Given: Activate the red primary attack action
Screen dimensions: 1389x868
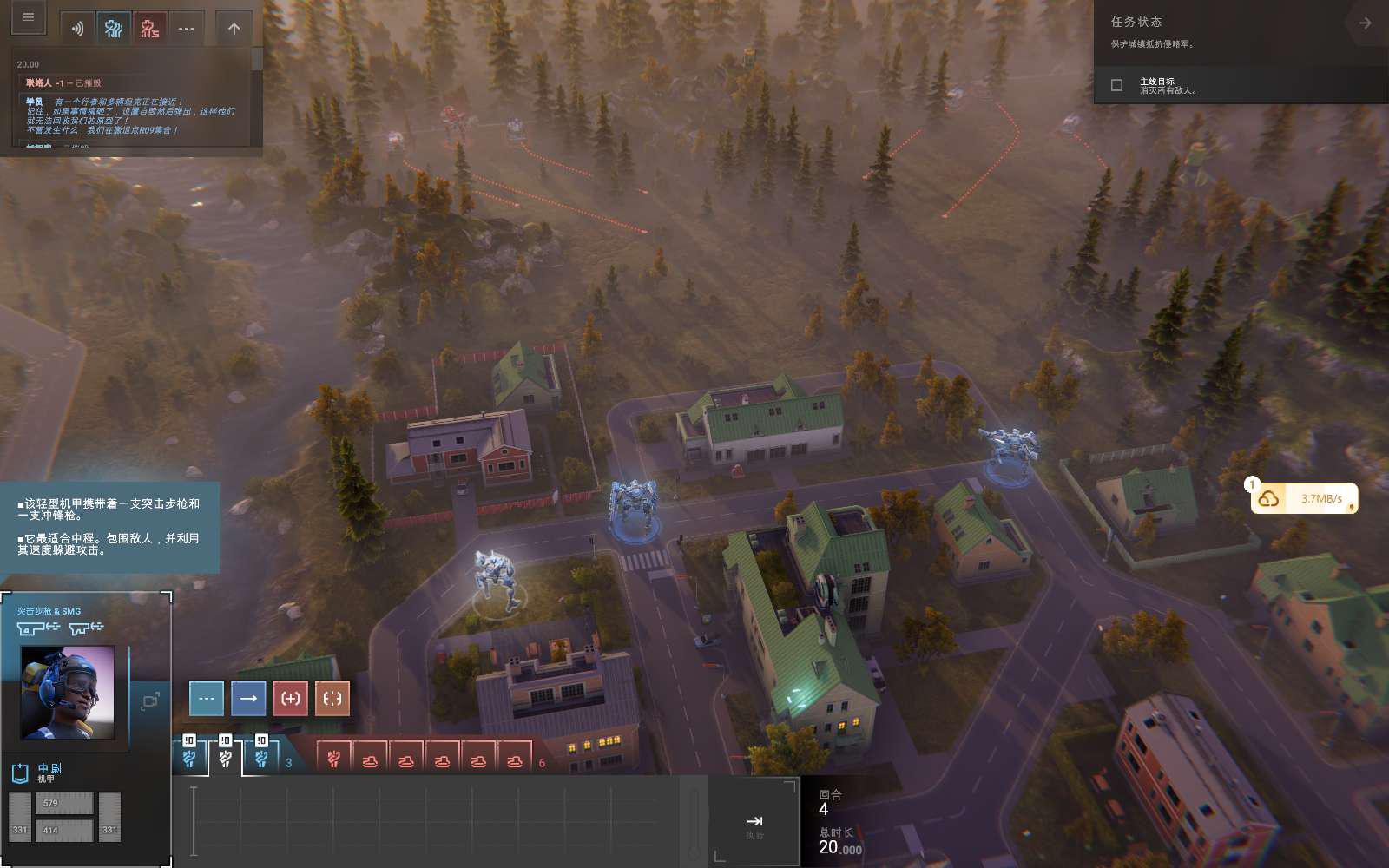Looking at the screenshot, I should click(x=291, y=698).
